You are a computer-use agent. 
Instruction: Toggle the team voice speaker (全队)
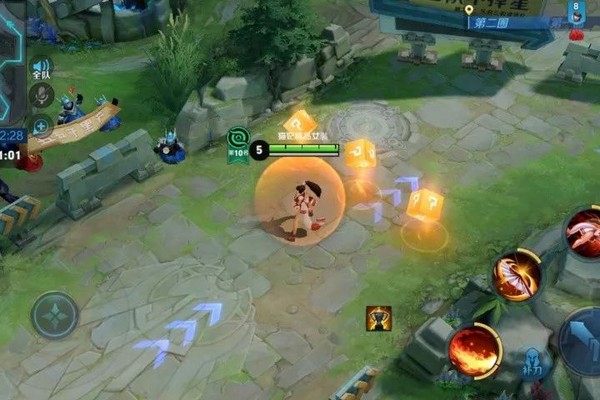[41, 66]
